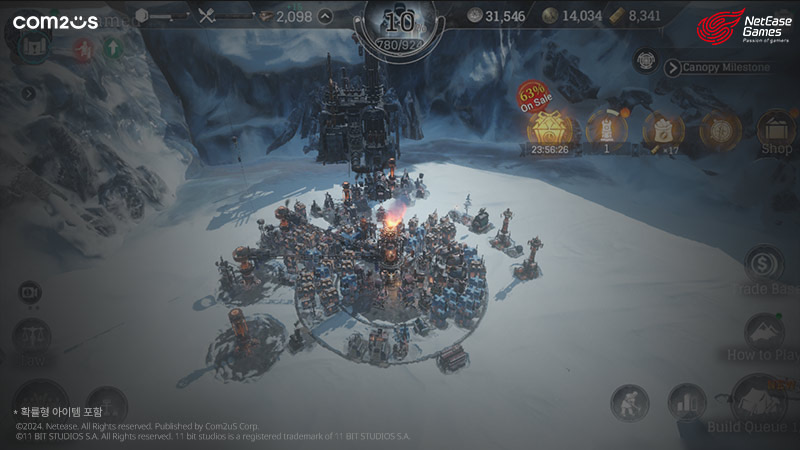The image size is (800, 450).
Task: Click the green upward arrow icon
Action: [112, 48]
